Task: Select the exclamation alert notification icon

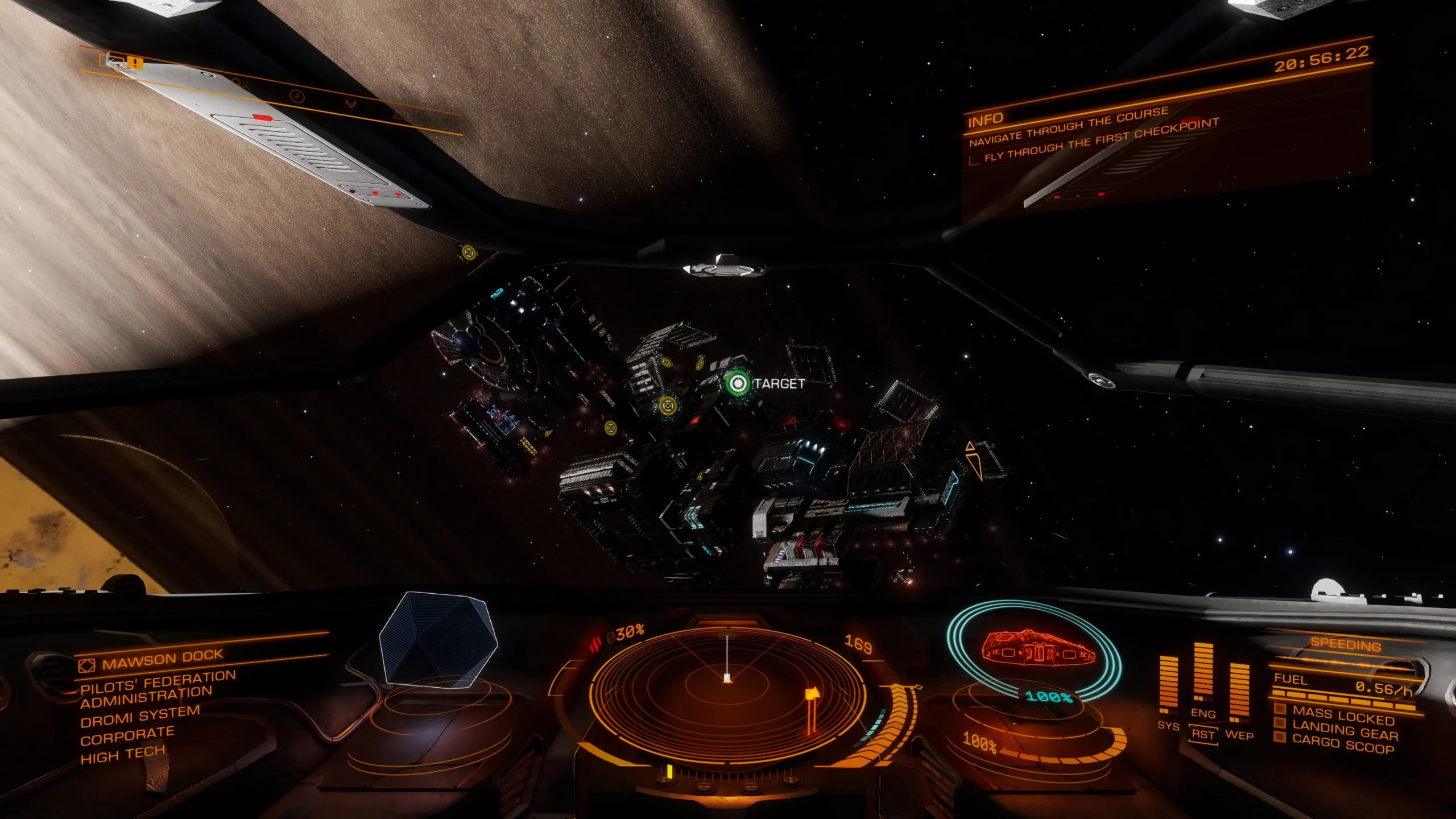Action: [134, 63]
